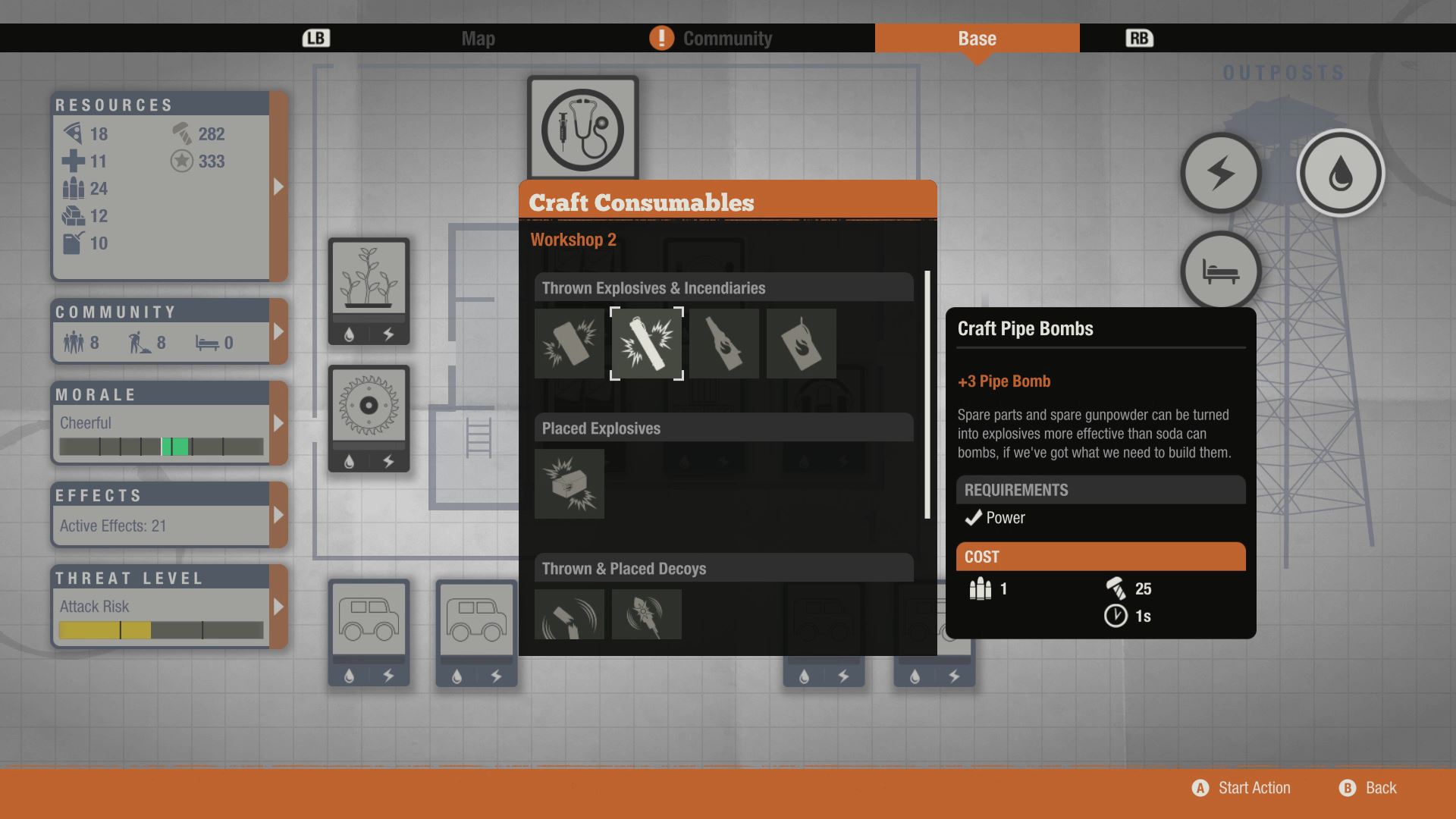Image resolution: width=1456 pixels, height=819 pixels.
Task: Expand the Community panel
Action: [278, 332]
